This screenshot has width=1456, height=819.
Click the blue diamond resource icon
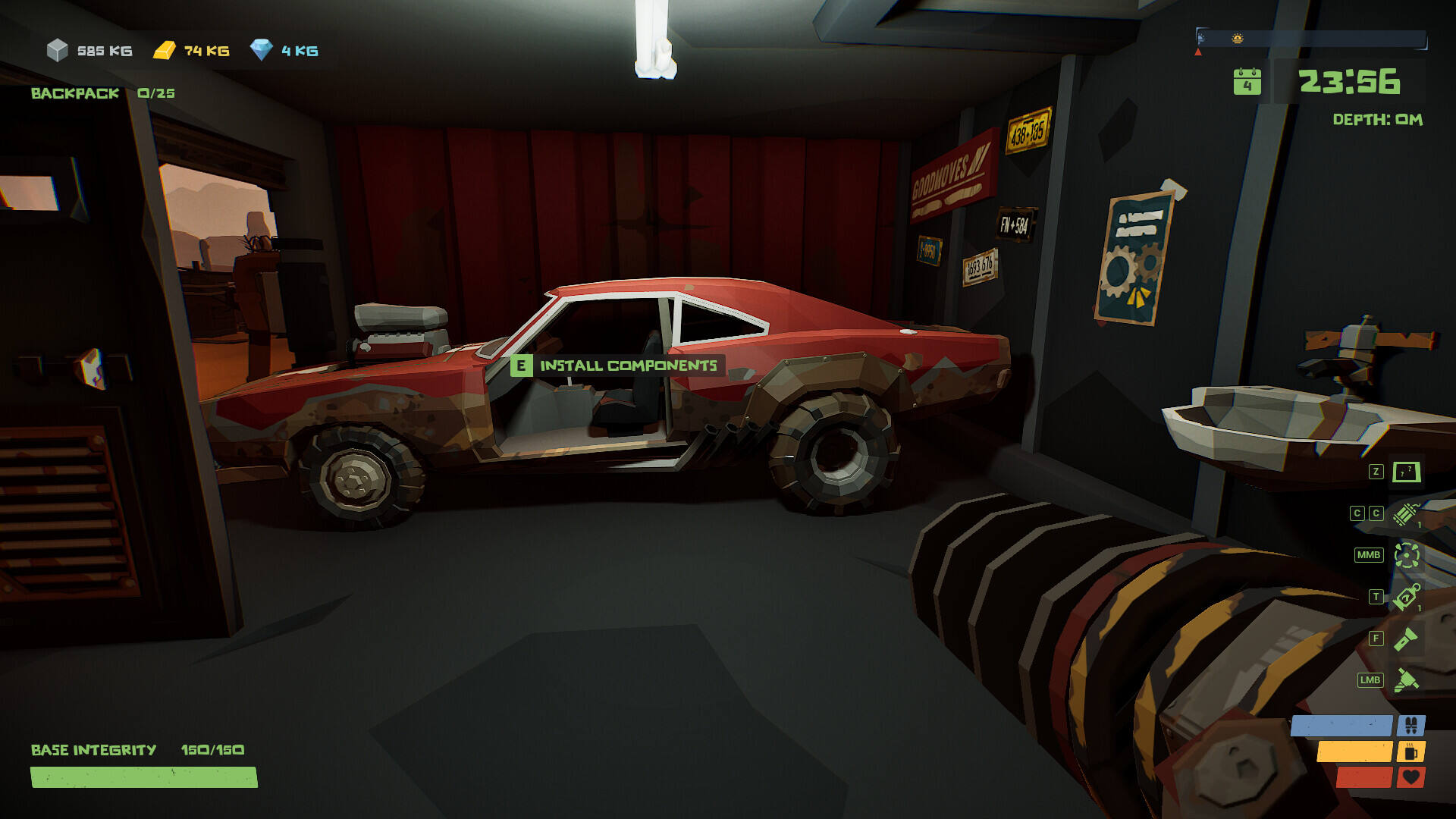point(262,50)
